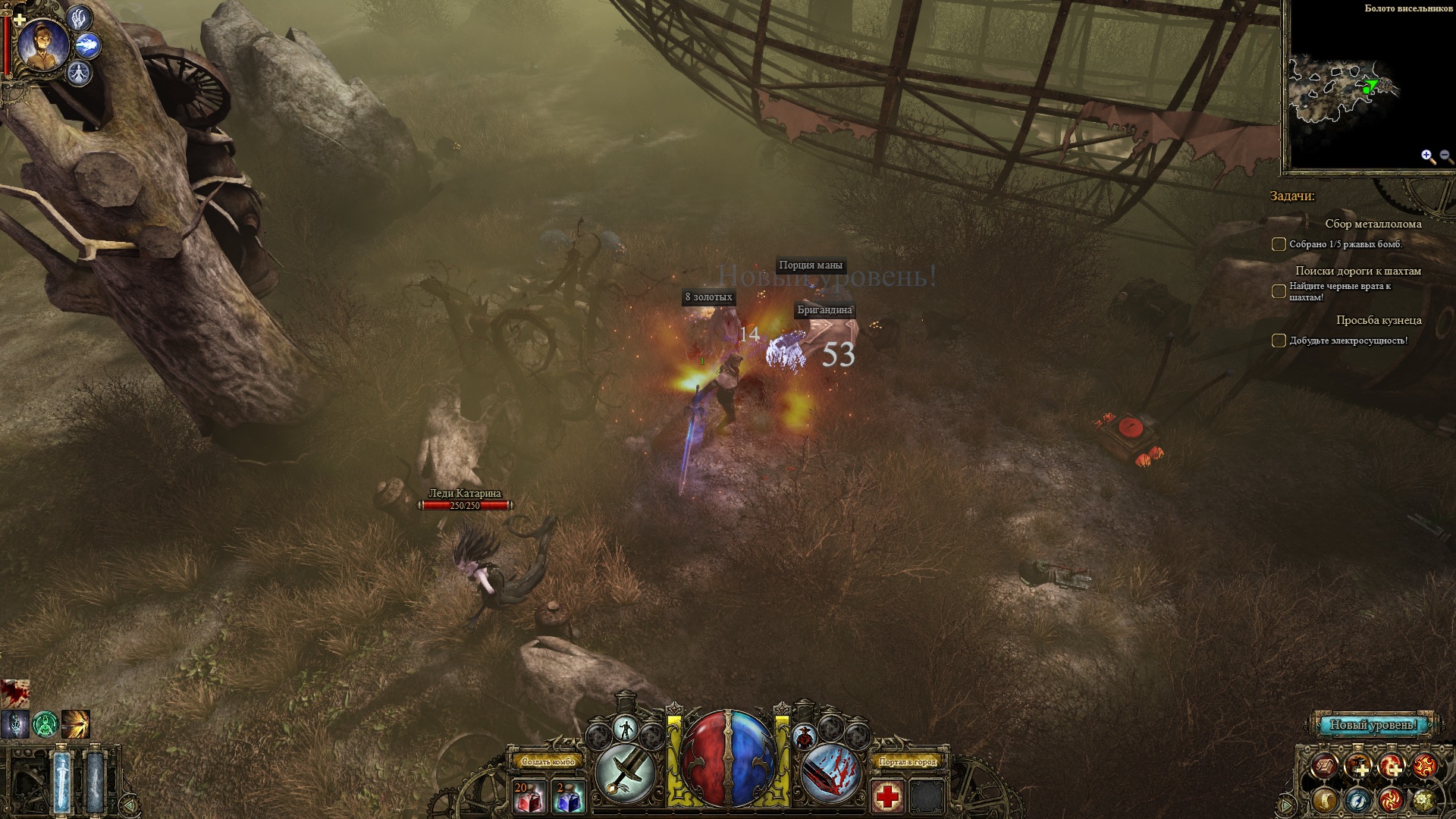
Task: Open the scroll quest log icon
Action: pyautogui.click(x=1326, y=799)
